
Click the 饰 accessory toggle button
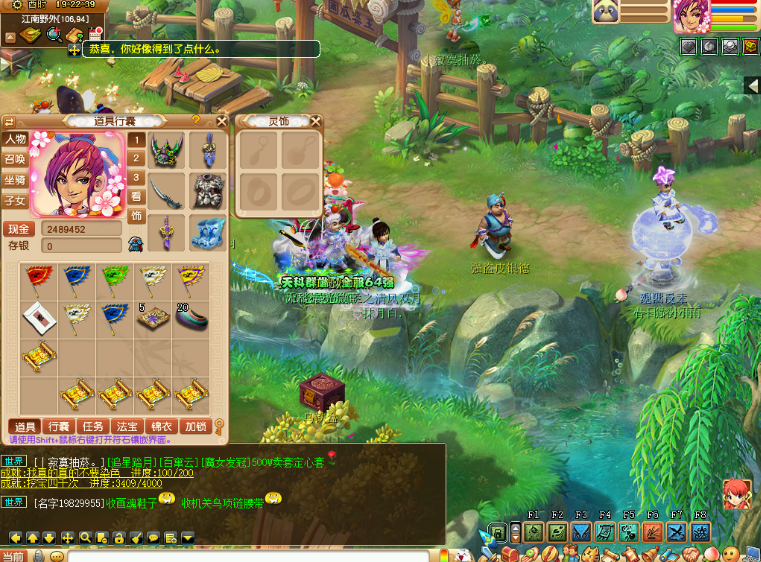(x=137, y=215)
